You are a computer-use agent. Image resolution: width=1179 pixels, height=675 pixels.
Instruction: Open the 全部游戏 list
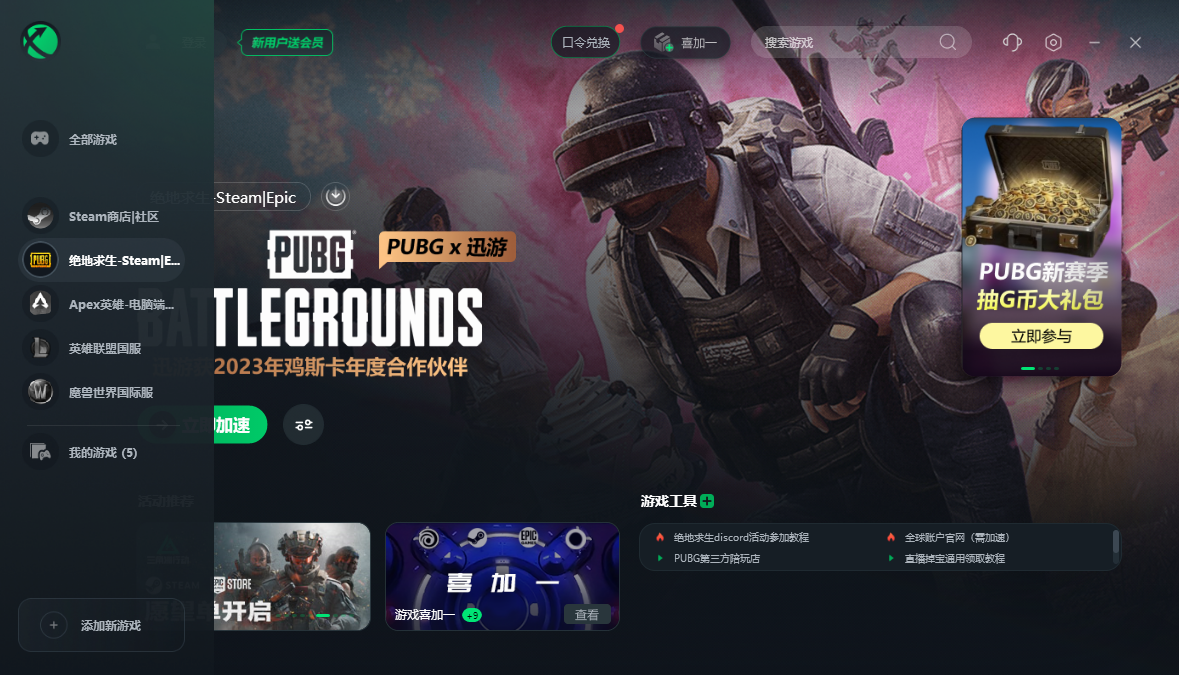(x=93, y=139)
